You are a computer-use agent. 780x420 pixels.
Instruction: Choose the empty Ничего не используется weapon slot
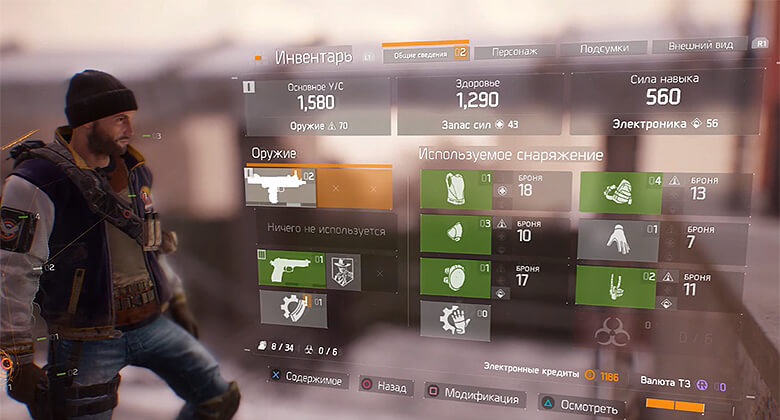coord(325,230)
